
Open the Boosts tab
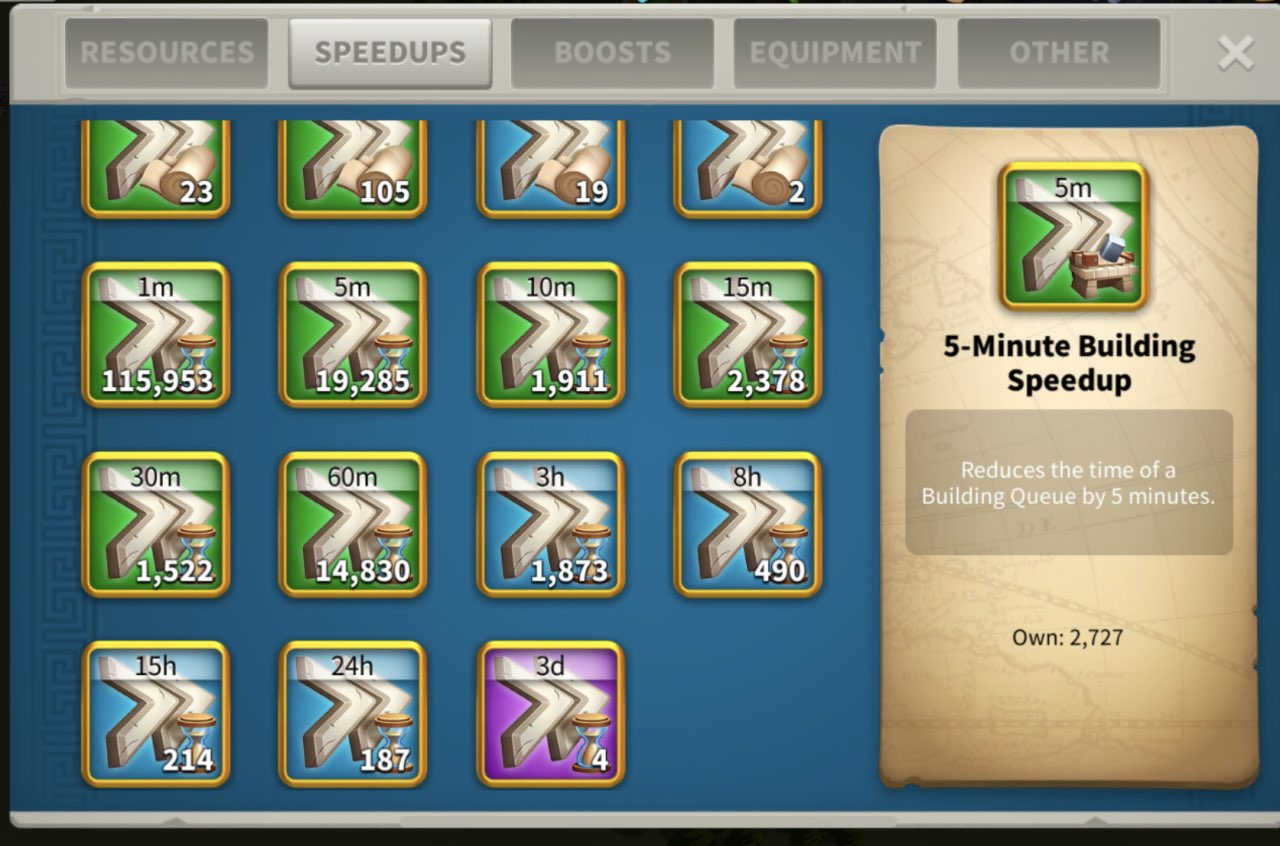click(613, 53)
